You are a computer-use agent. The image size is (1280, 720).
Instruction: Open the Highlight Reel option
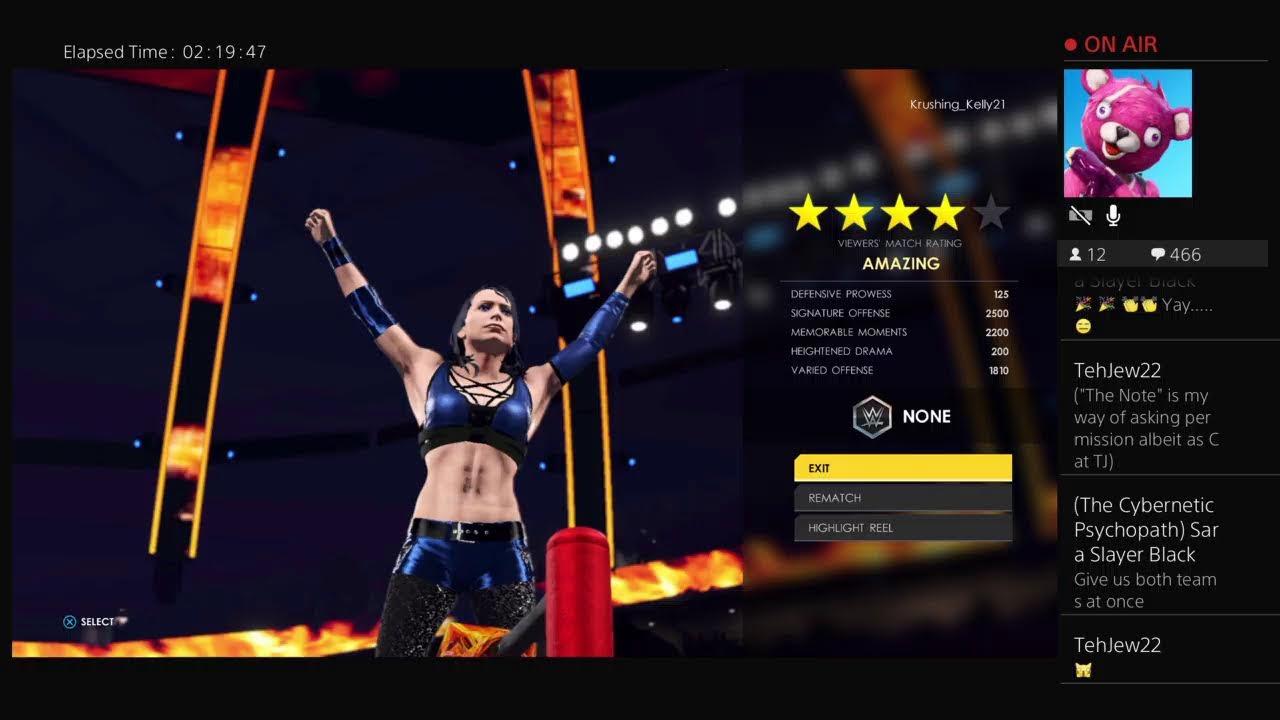[902, 528]
